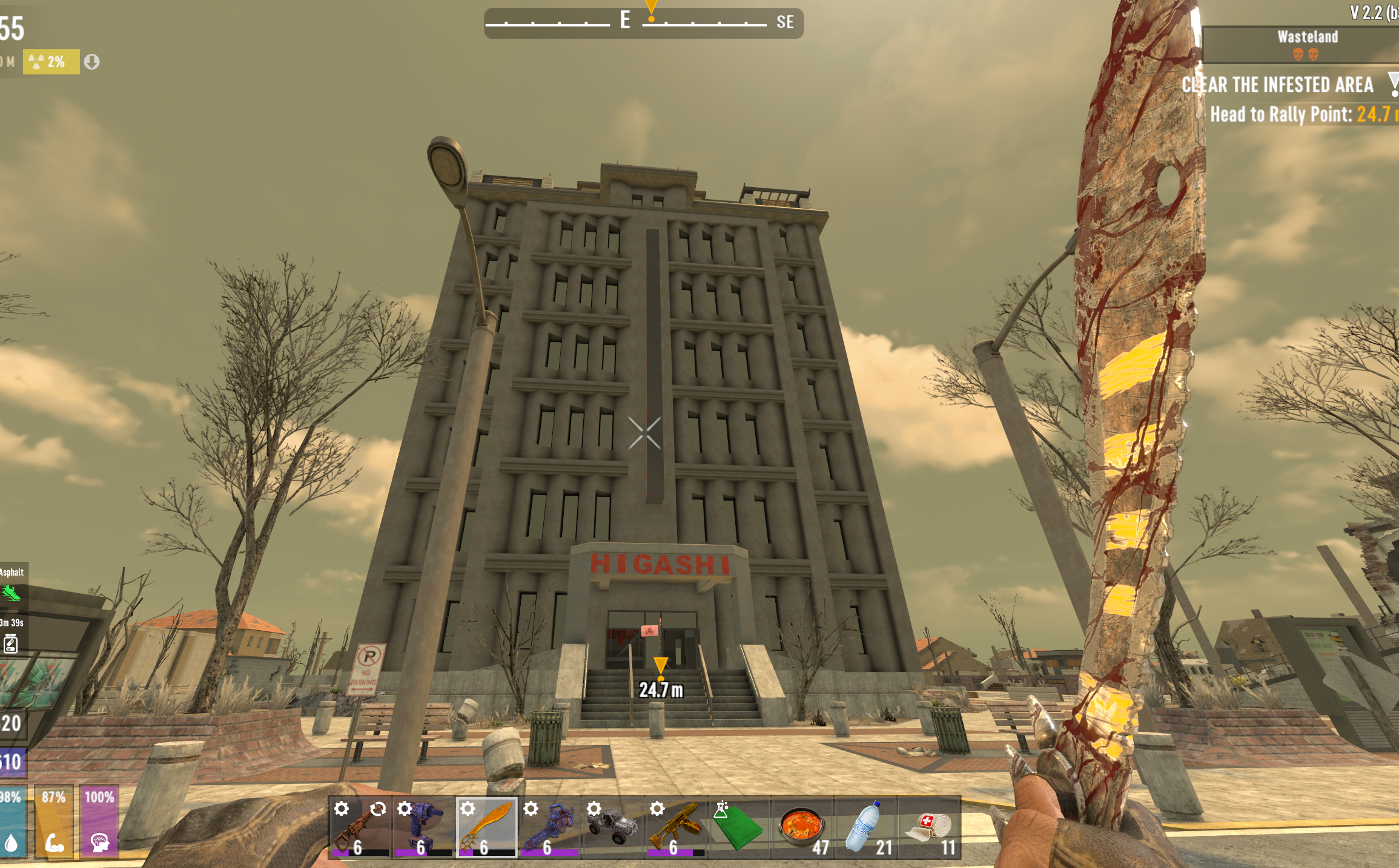Click the pill bottle buff icon
This screenshot has height=868, width=1399.
tap(10, 643)
